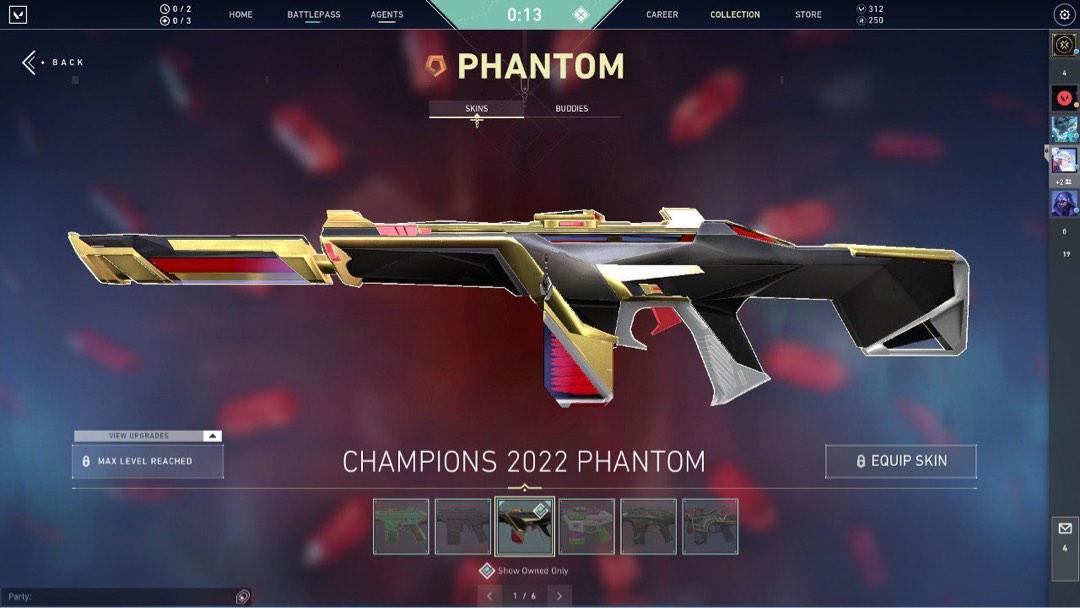Open the Collection page
Image resolution: width=1080 pixels, height=608 pixels.
(x=735, y=15)
